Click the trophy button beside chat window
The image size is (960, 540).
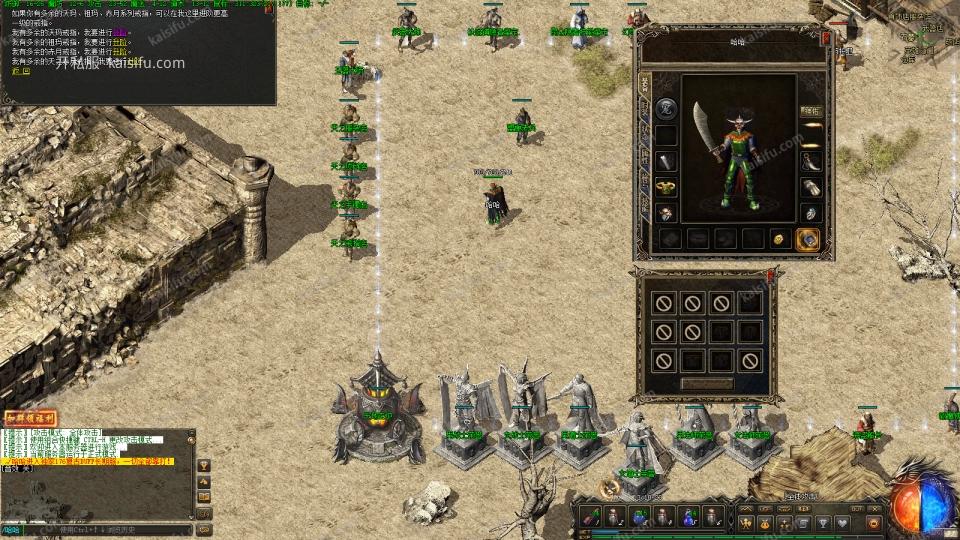205,464
